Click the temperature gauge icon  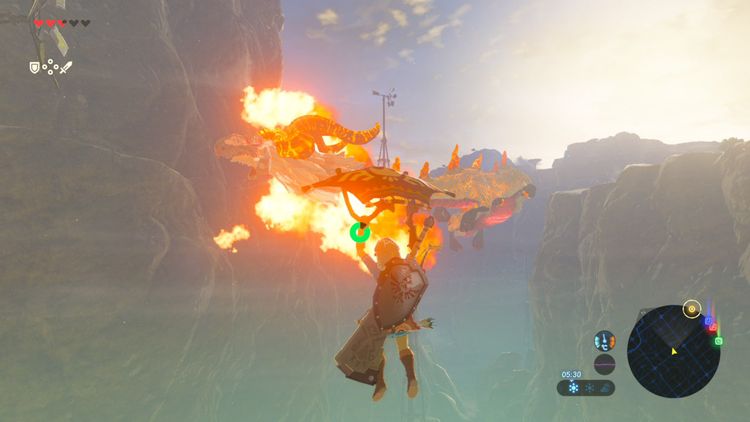604,341
